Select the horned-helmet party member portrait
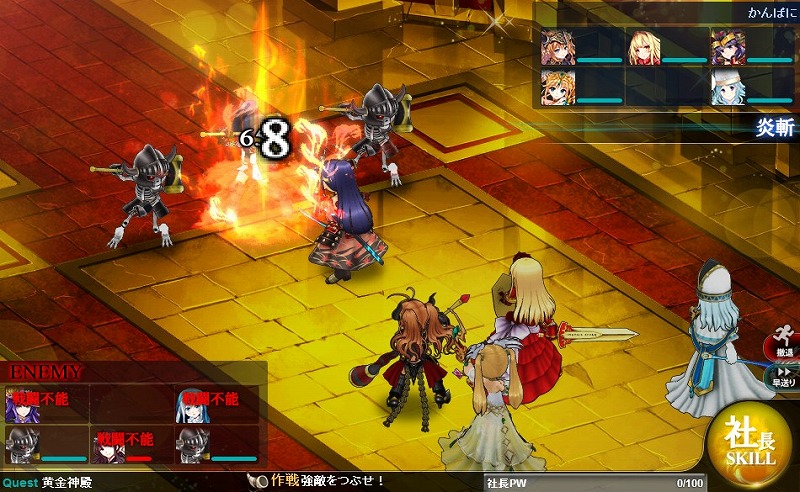This screenshot has height=492, width=800. (557, 47)
